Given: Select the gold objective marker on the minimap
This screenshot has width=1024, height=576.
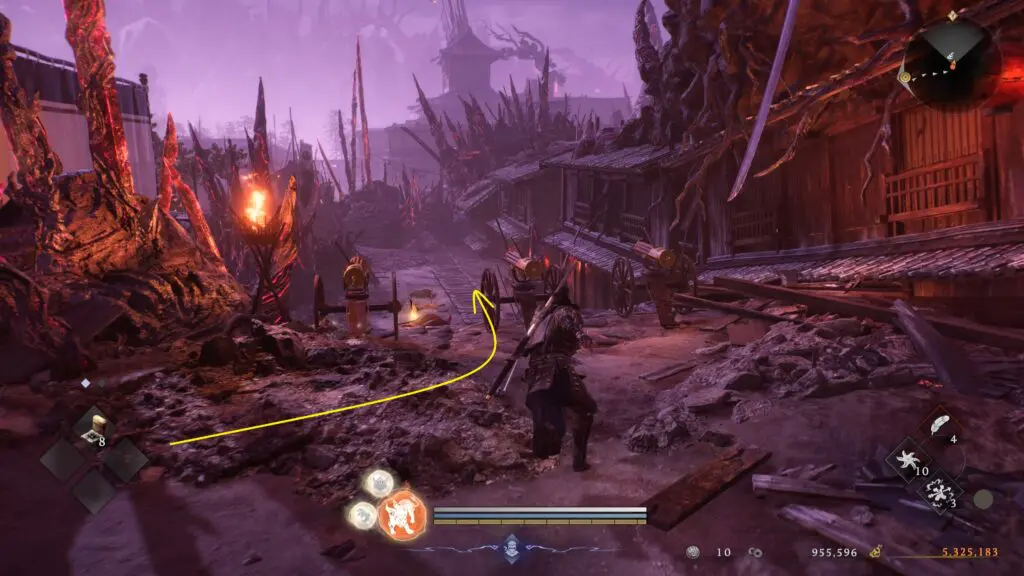Looking at the screenshot, I should tap(905, 77).
